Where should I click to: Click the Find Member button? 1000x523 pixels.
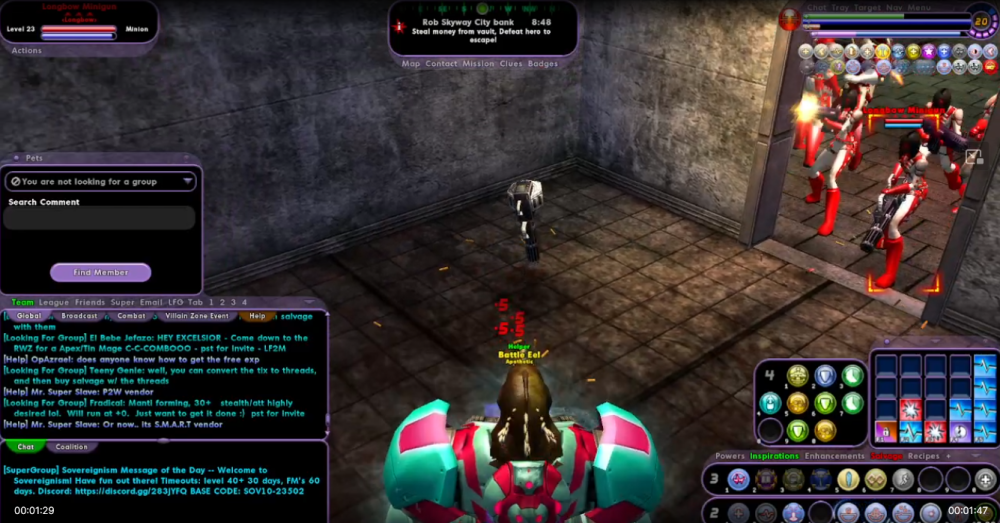coord(100,272)
